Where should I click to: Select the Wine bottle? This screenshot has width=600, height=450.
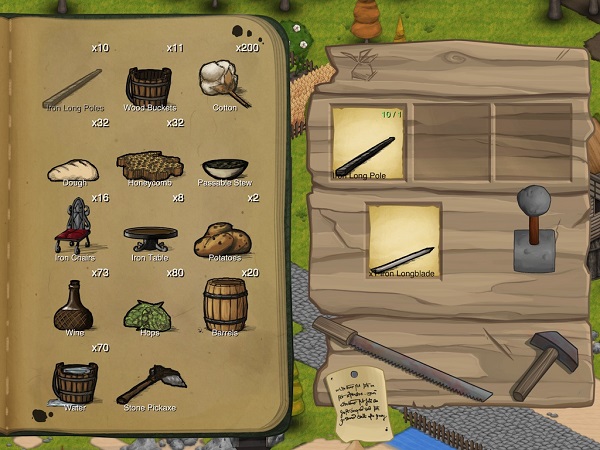point(73,305)
